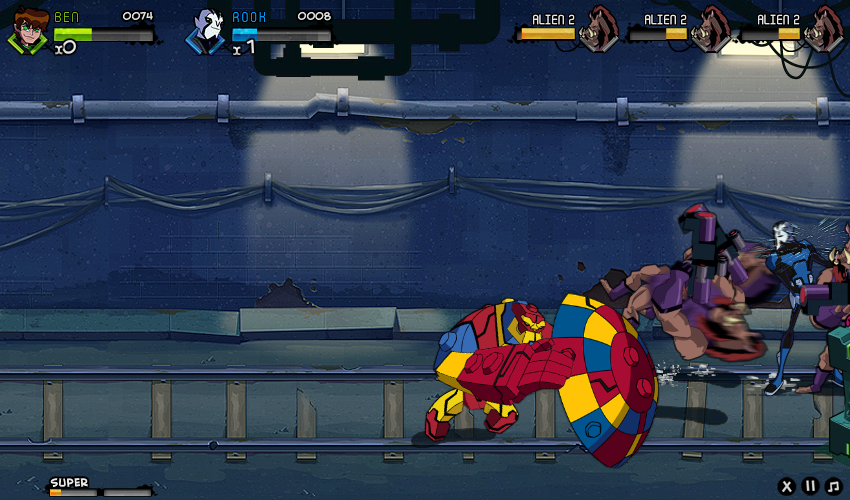Select Rook's character portrait

pos(208,31)
